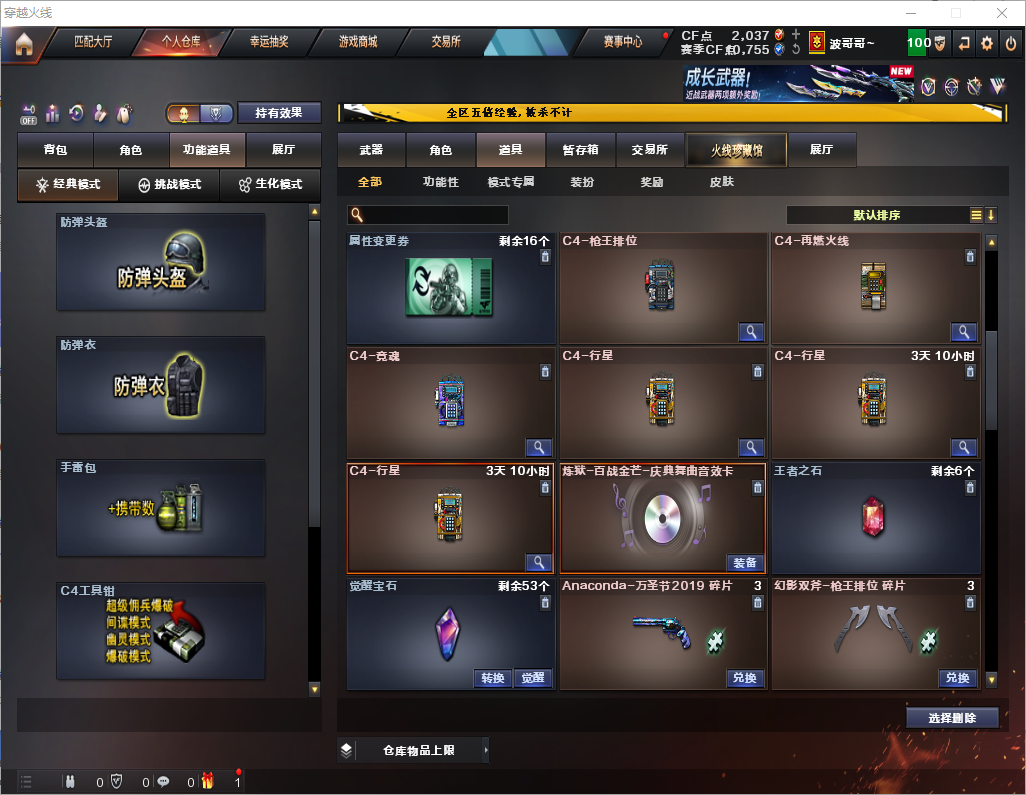This screenshot has width=1026, height=795.
Task: Filter items by 功能性 category
Action: 440,183
